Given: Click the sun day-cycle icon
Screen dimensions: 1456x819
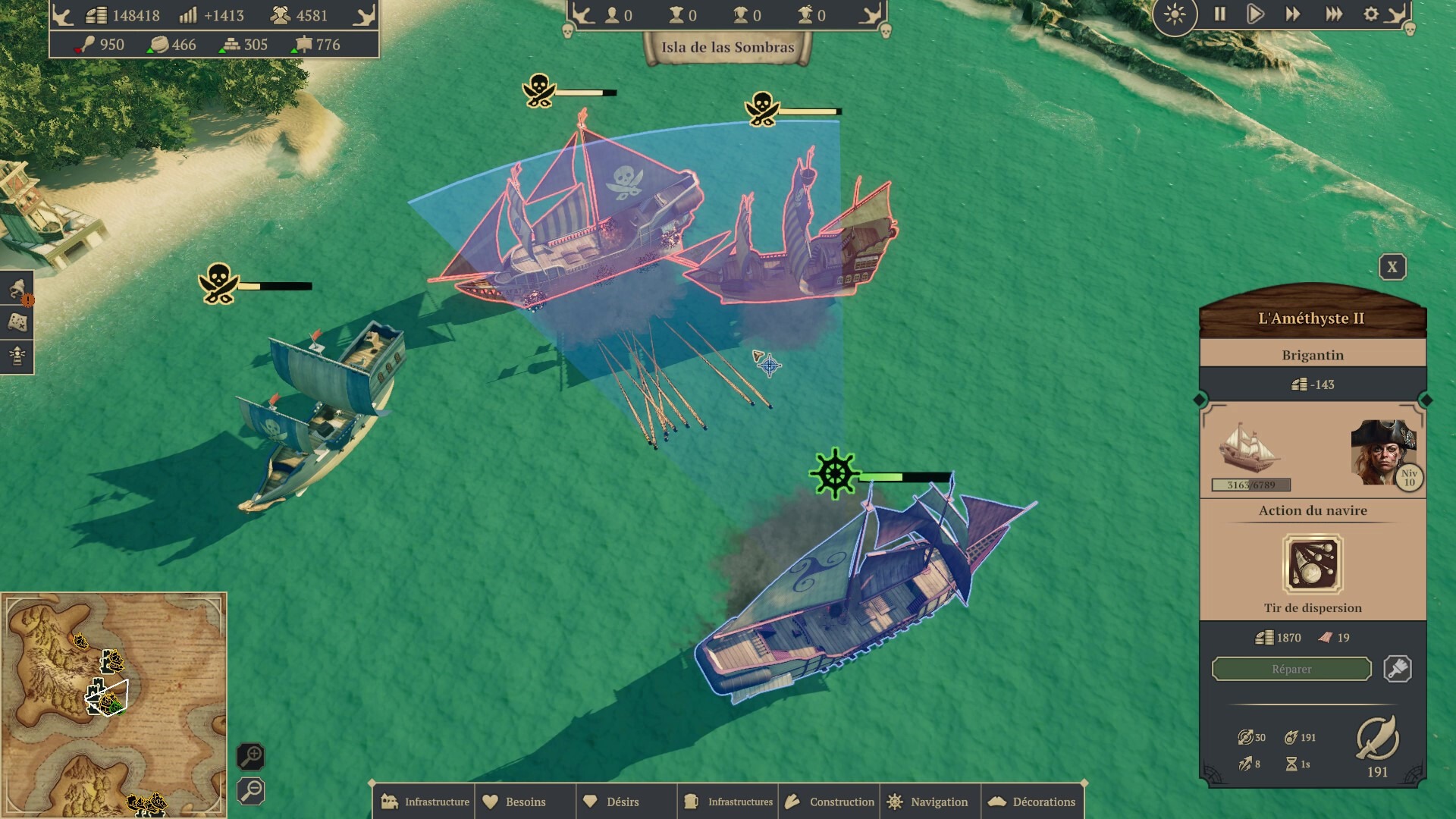Looking at the screenshot, I should tap(1175, 15).
